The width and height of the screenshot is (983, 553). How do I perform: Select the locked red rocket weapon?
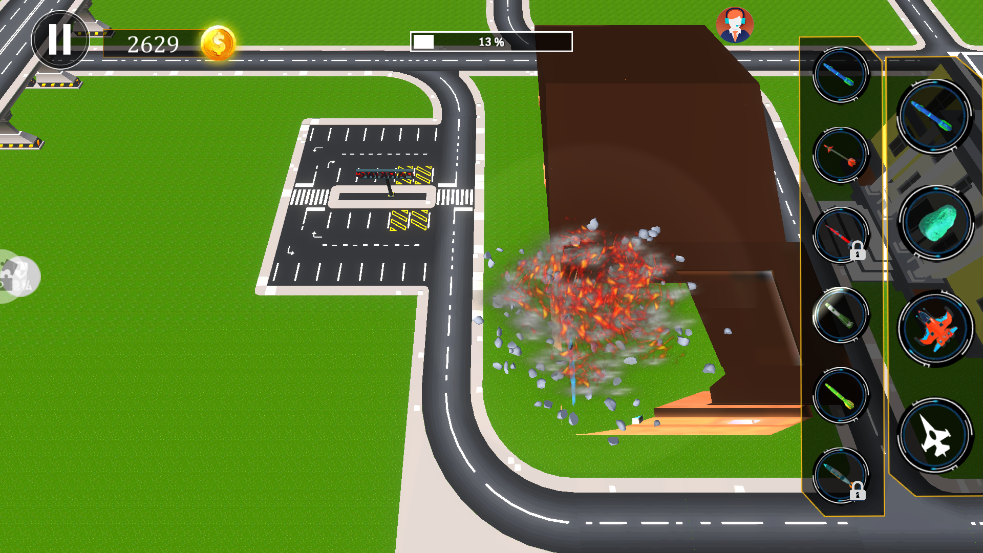[x=840, y=236]
